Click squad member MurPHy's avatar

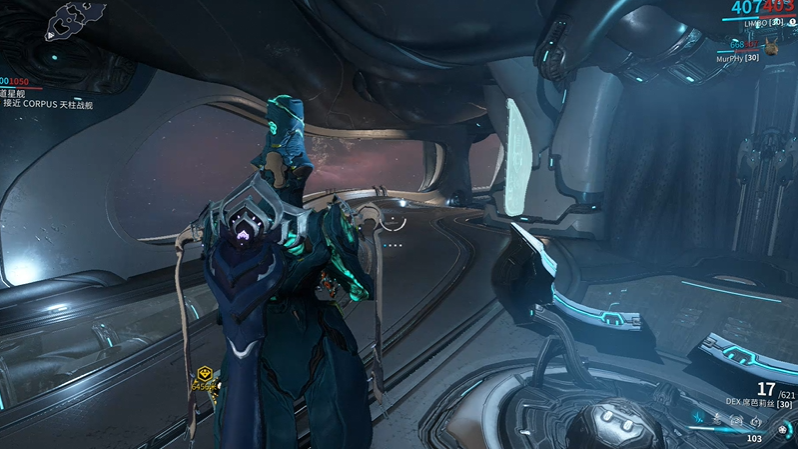click(x=772, y=47)
